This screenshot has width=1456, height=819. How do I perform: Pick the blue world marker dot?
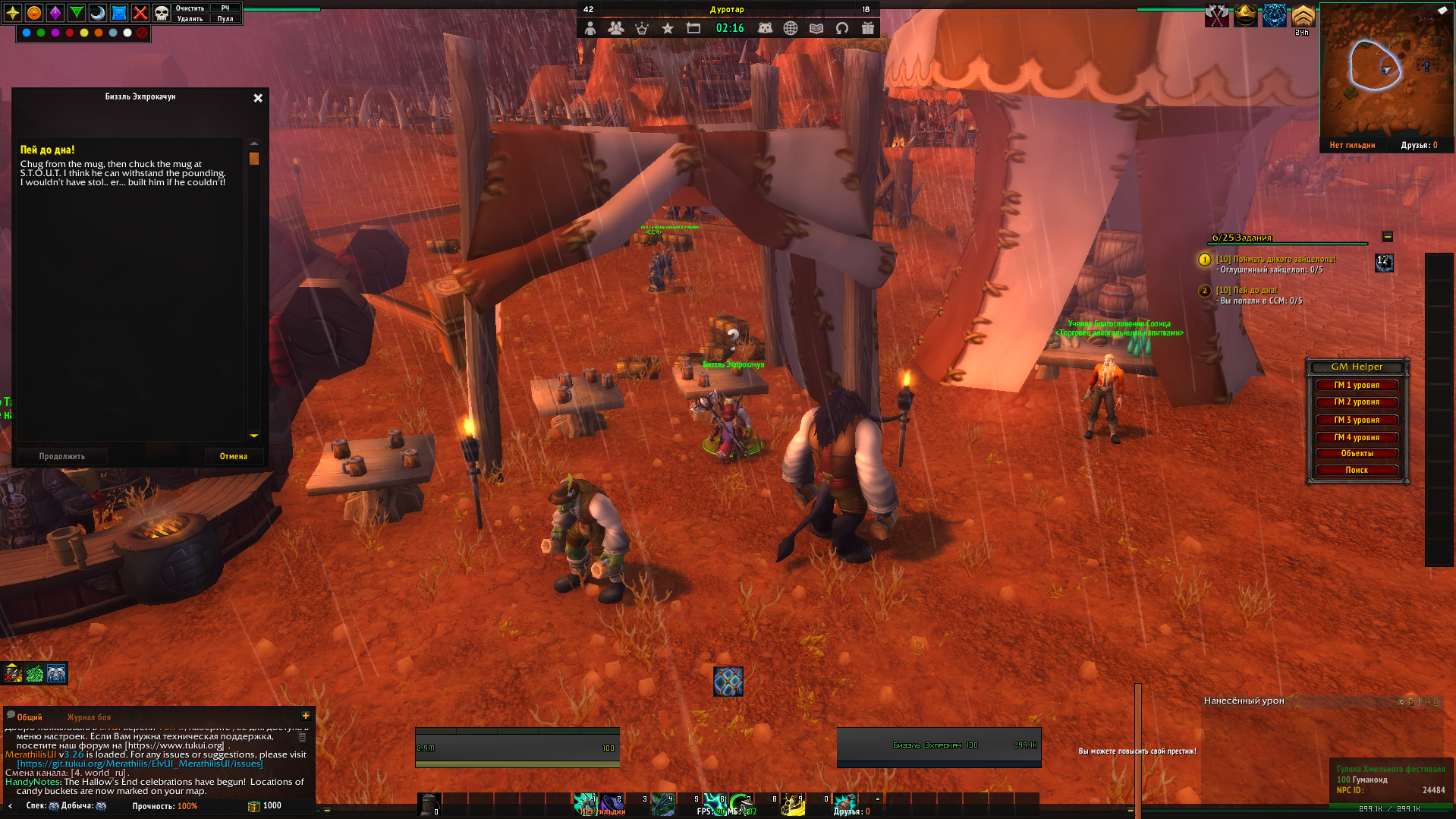click(27, 33)
